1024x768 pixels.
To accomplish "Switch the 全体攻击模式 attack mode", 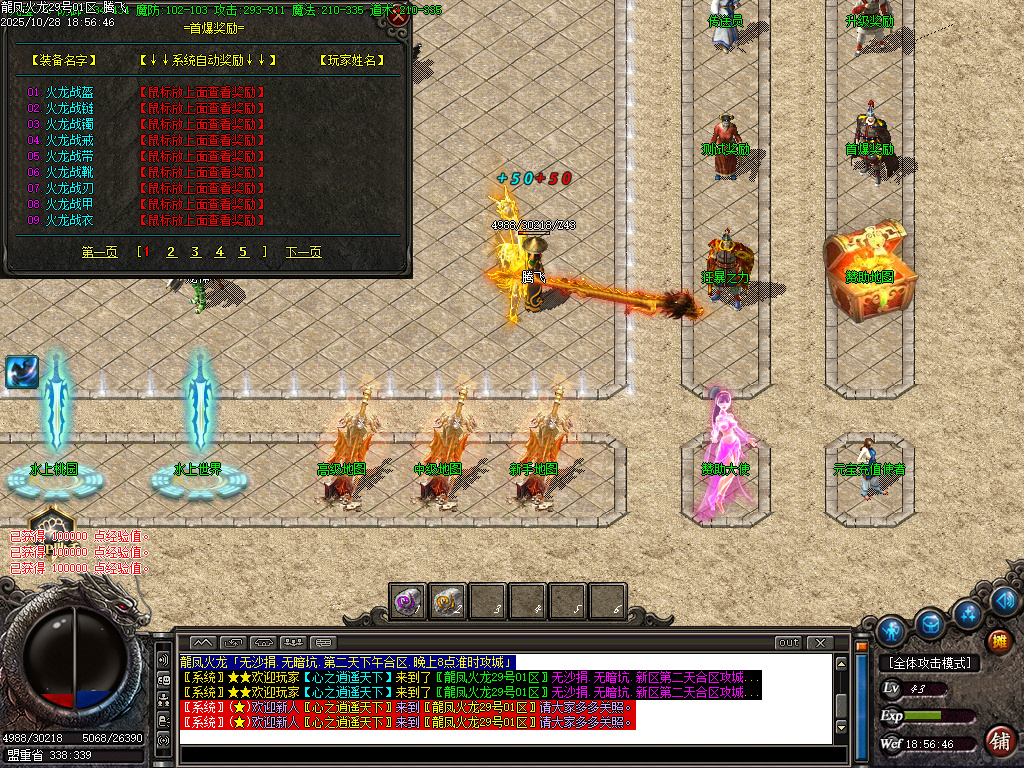I will [929, 663].
